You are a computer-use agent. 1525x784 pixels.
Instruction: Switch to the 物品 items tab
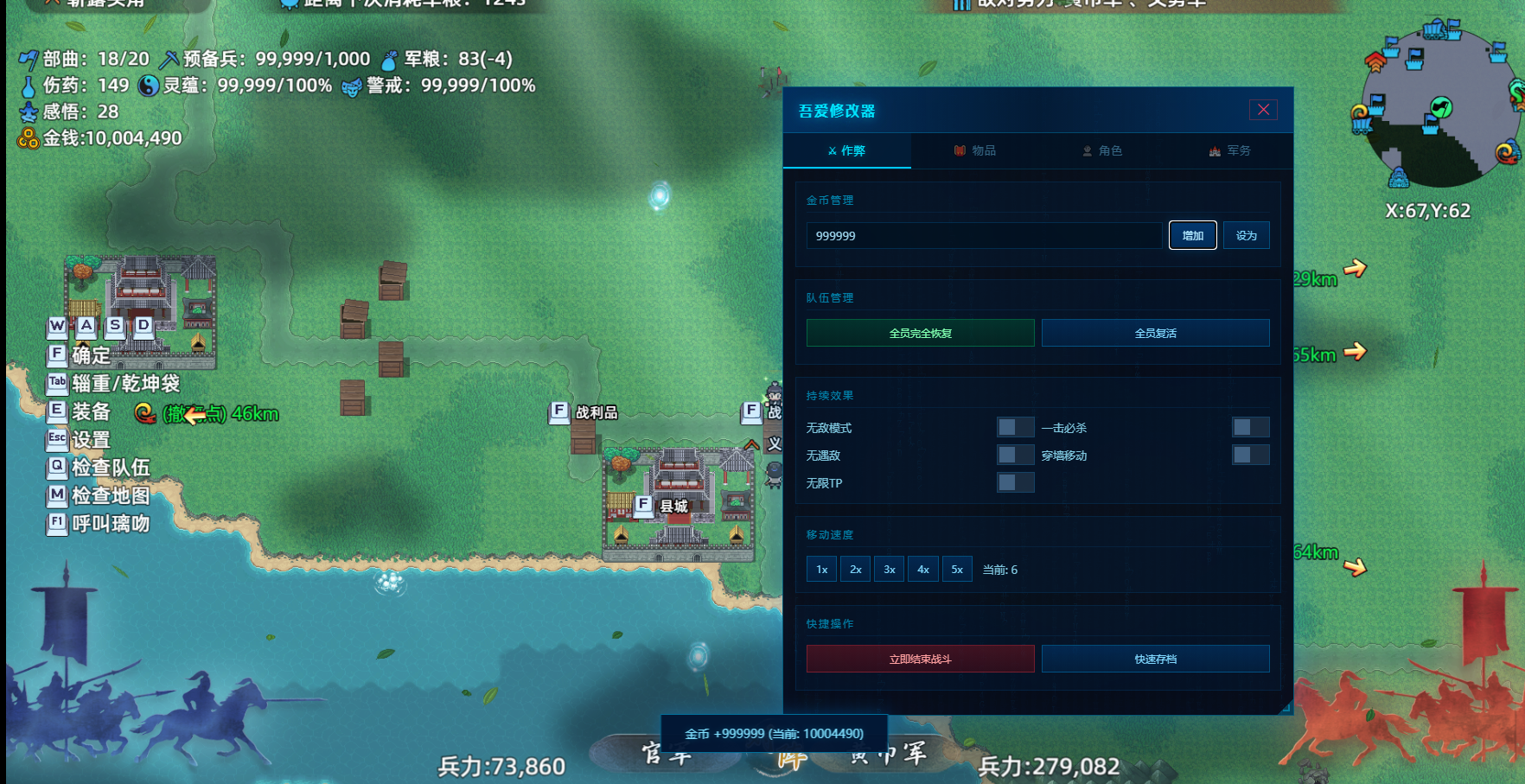pos(978,150)
